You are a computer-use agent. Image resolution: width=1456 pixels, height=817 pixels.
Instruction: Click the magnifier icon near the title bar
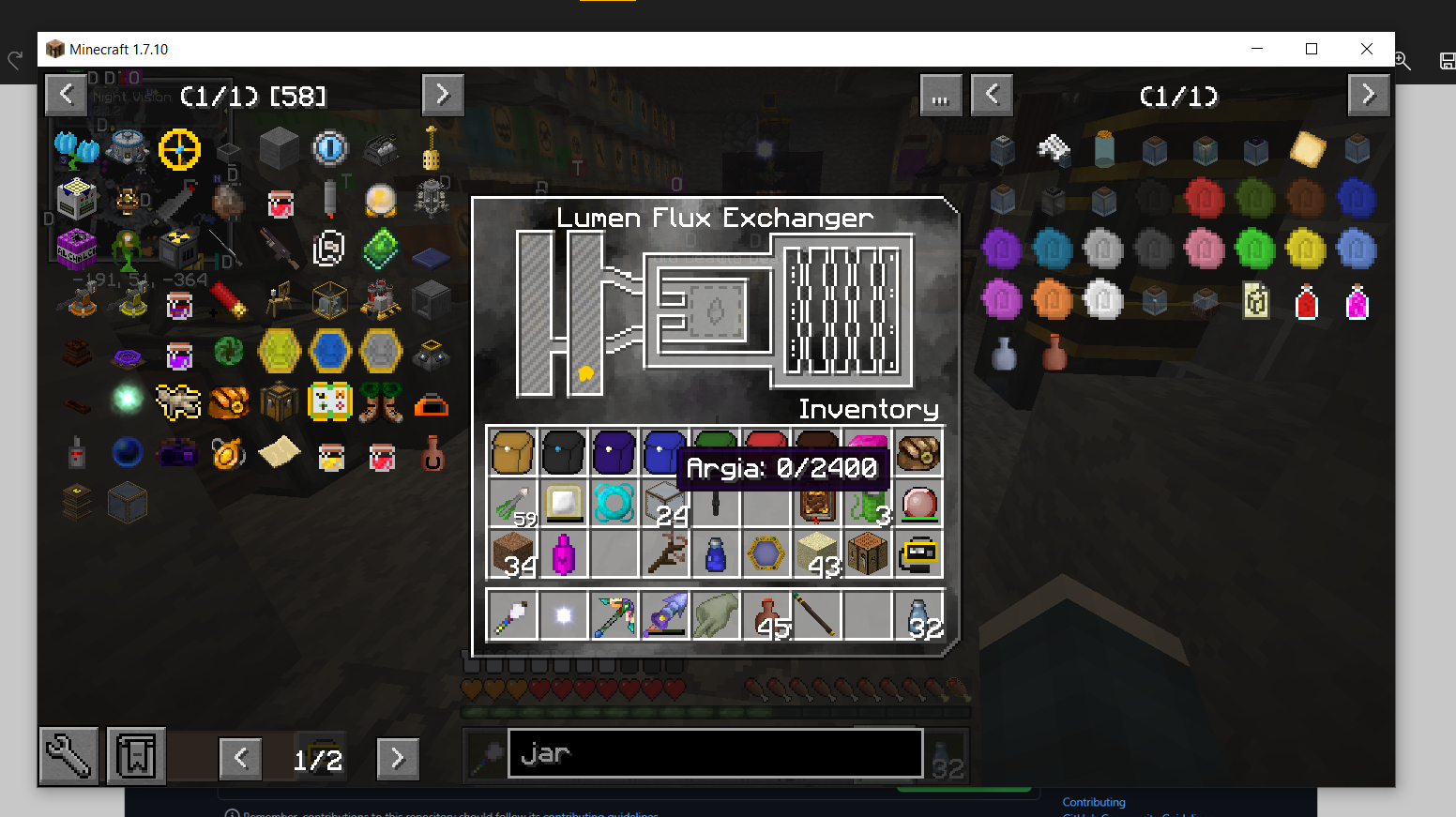(1403, 60)
